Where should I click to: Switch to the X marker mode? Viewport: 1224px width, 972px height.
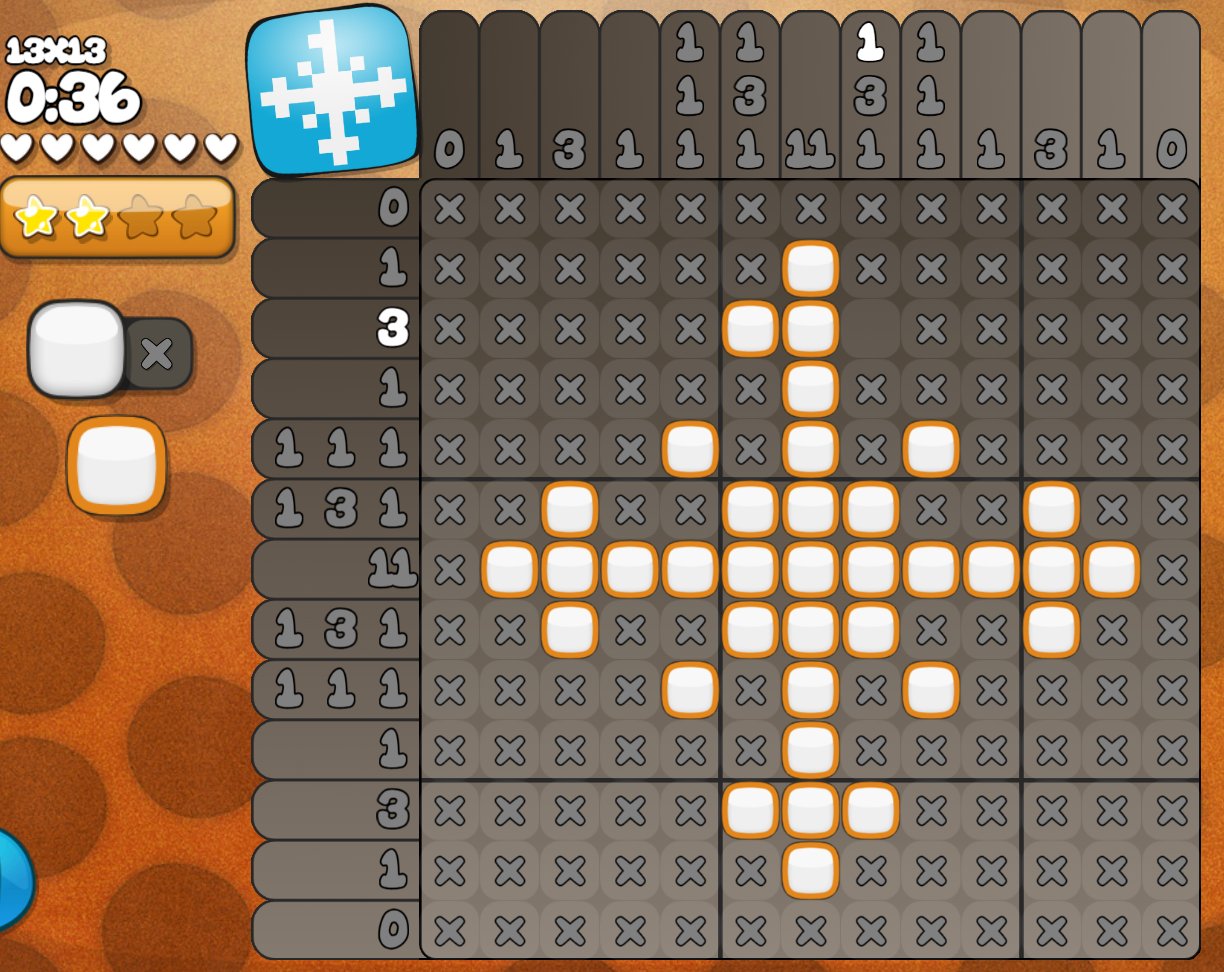[x=157, y=353]
